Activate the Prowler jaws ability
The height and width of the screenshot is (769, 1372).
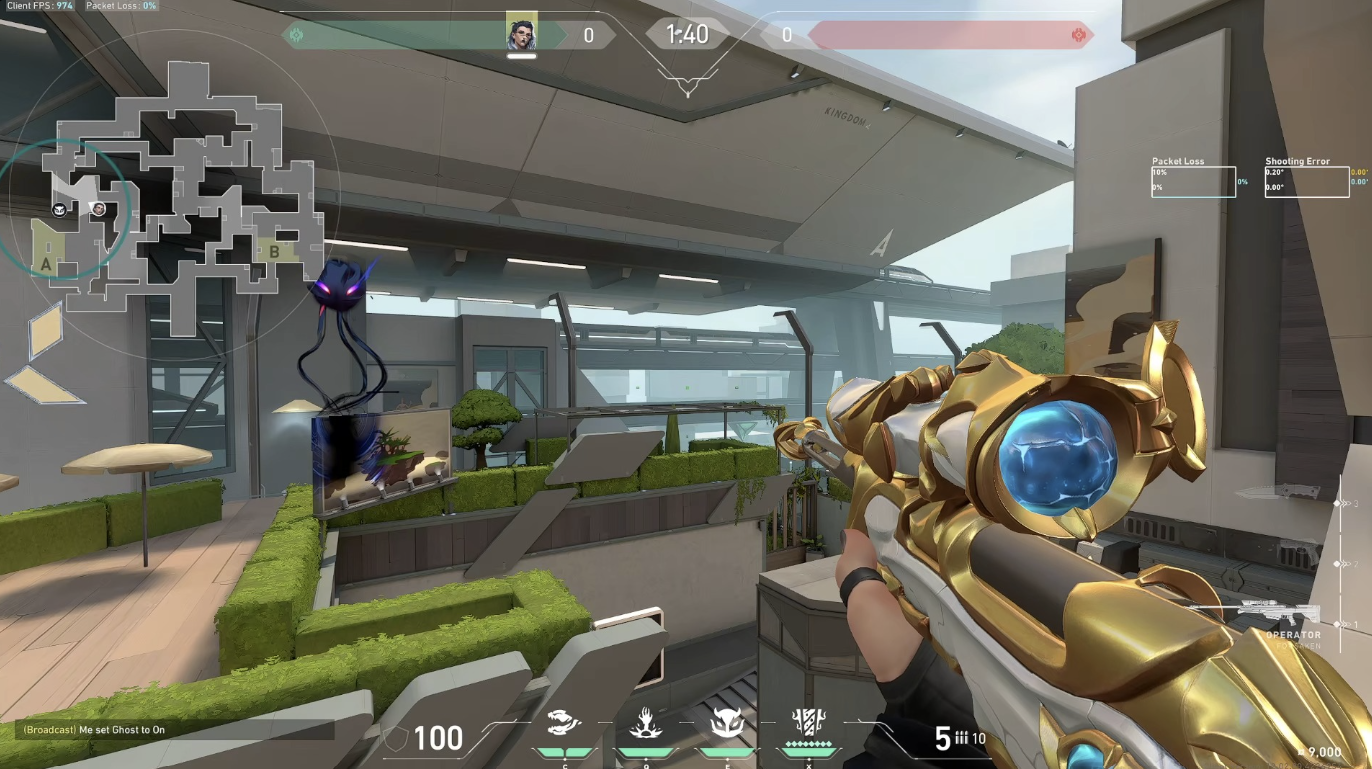[565, 723]
